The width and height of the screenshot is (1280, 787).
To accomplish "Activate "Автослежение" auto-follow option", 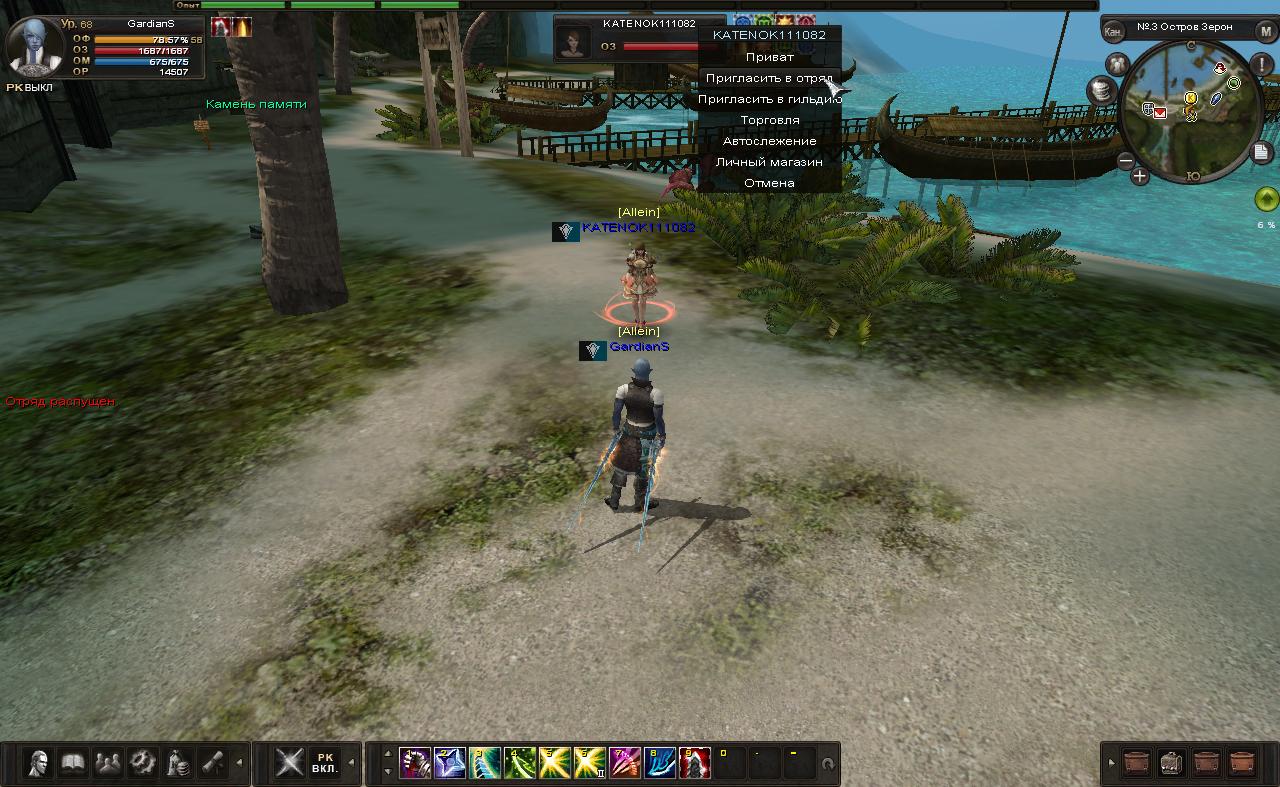I will [769, 141].
